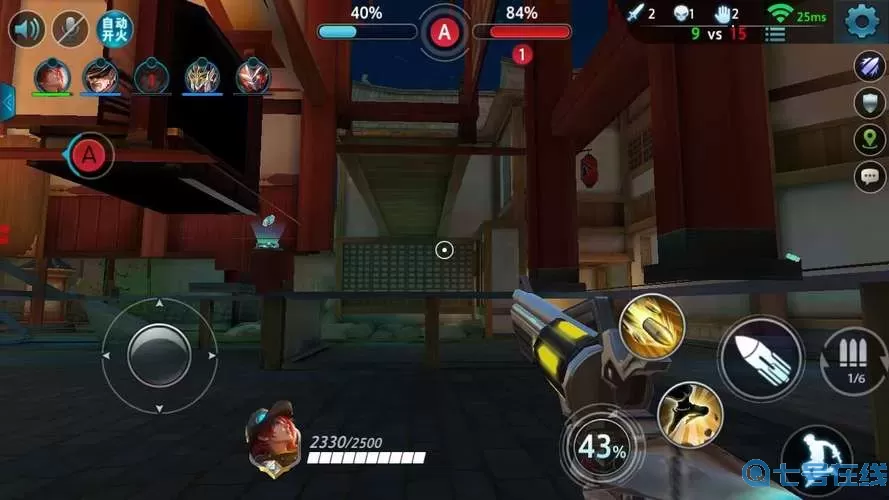Toggle the 自动开火 auto-fire button
889x500 pixels.
113,28
